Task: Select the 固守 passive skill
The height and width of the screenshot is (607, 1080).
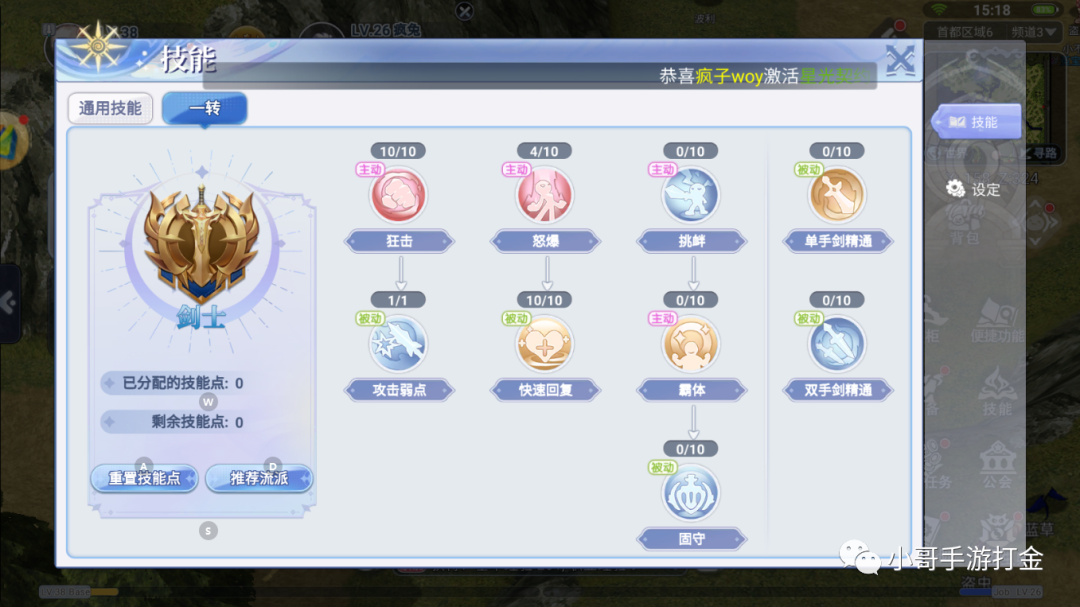Action: [691, 492]
